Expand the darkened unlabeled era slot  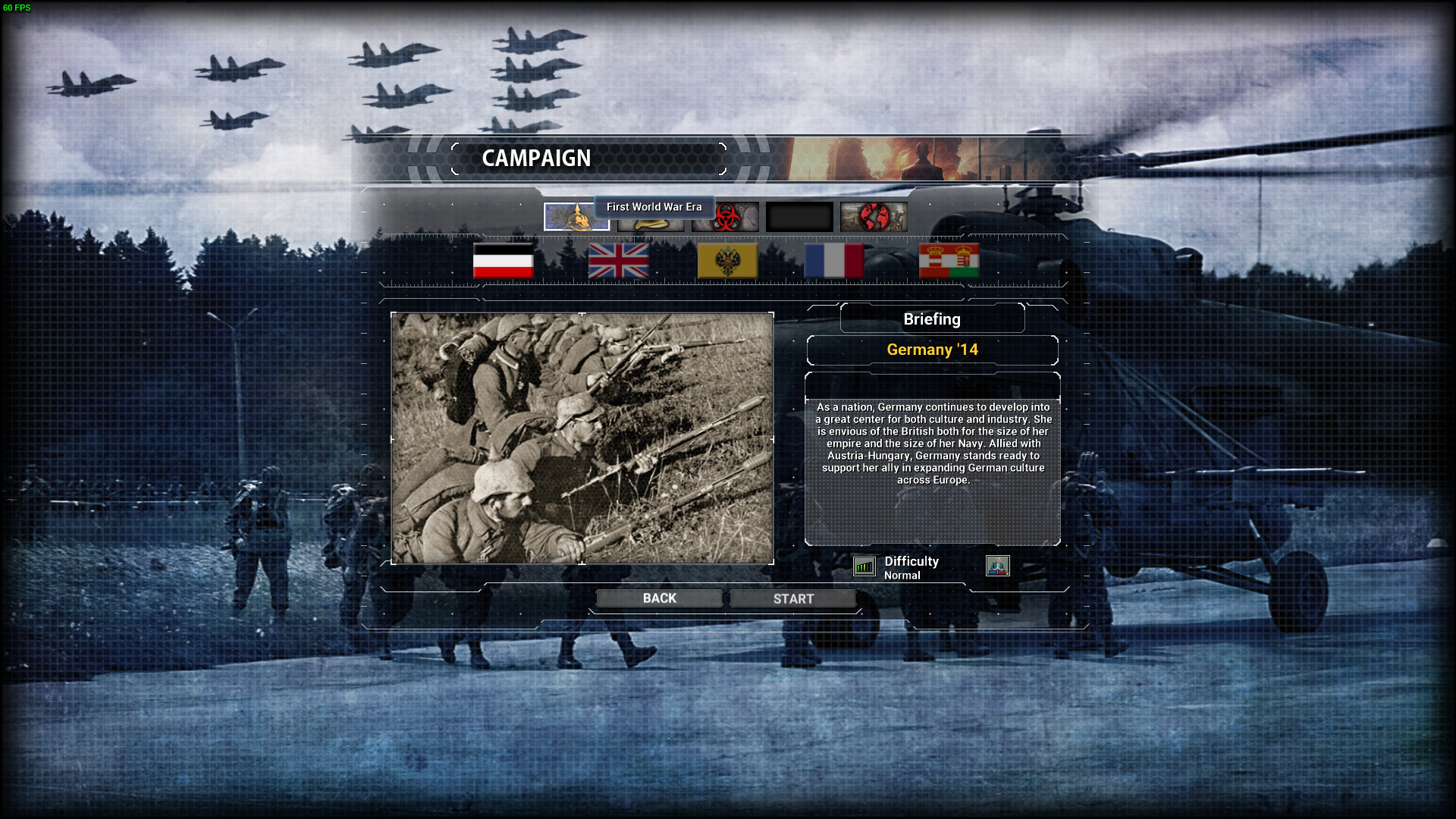[x=800, y=217]
